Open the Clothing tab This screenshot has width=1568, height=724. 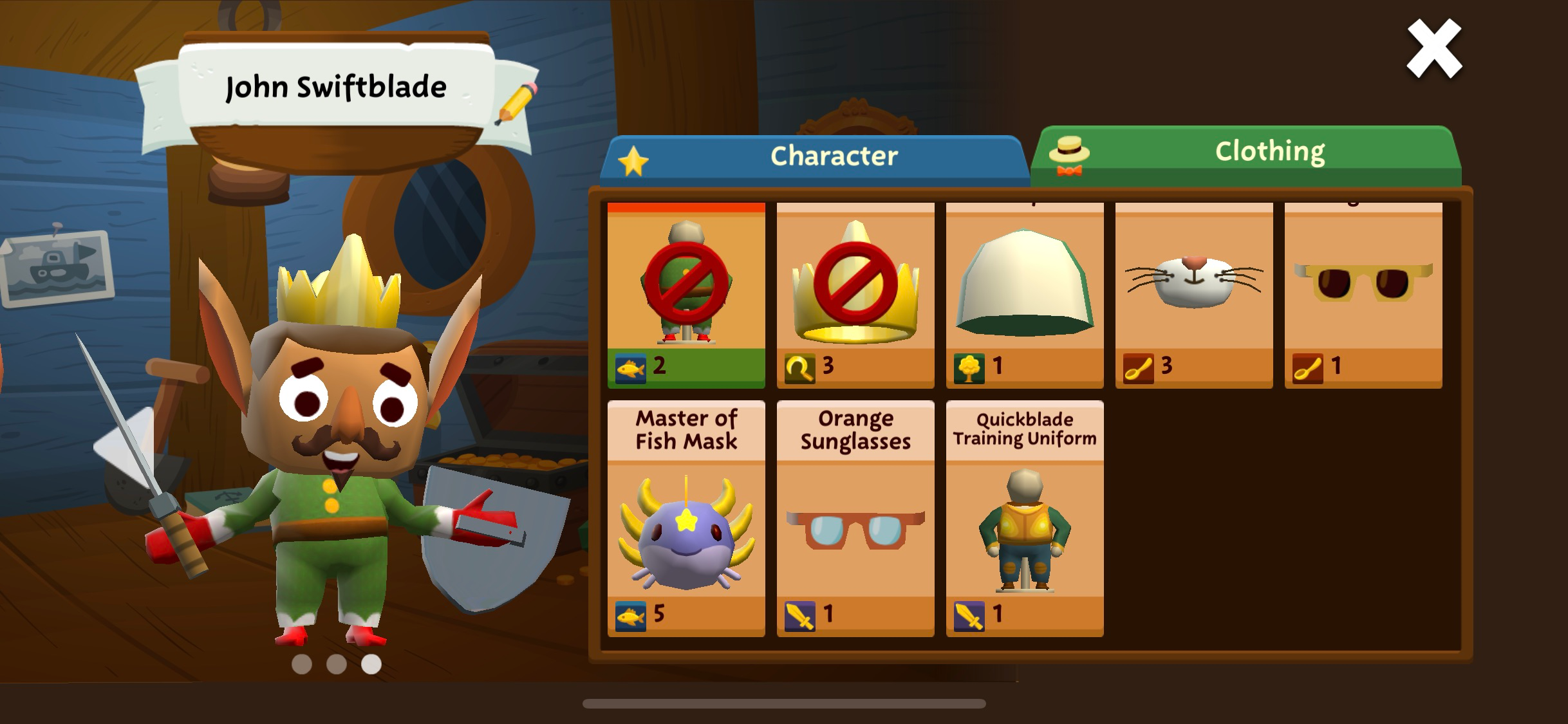tap(1246, 154)
